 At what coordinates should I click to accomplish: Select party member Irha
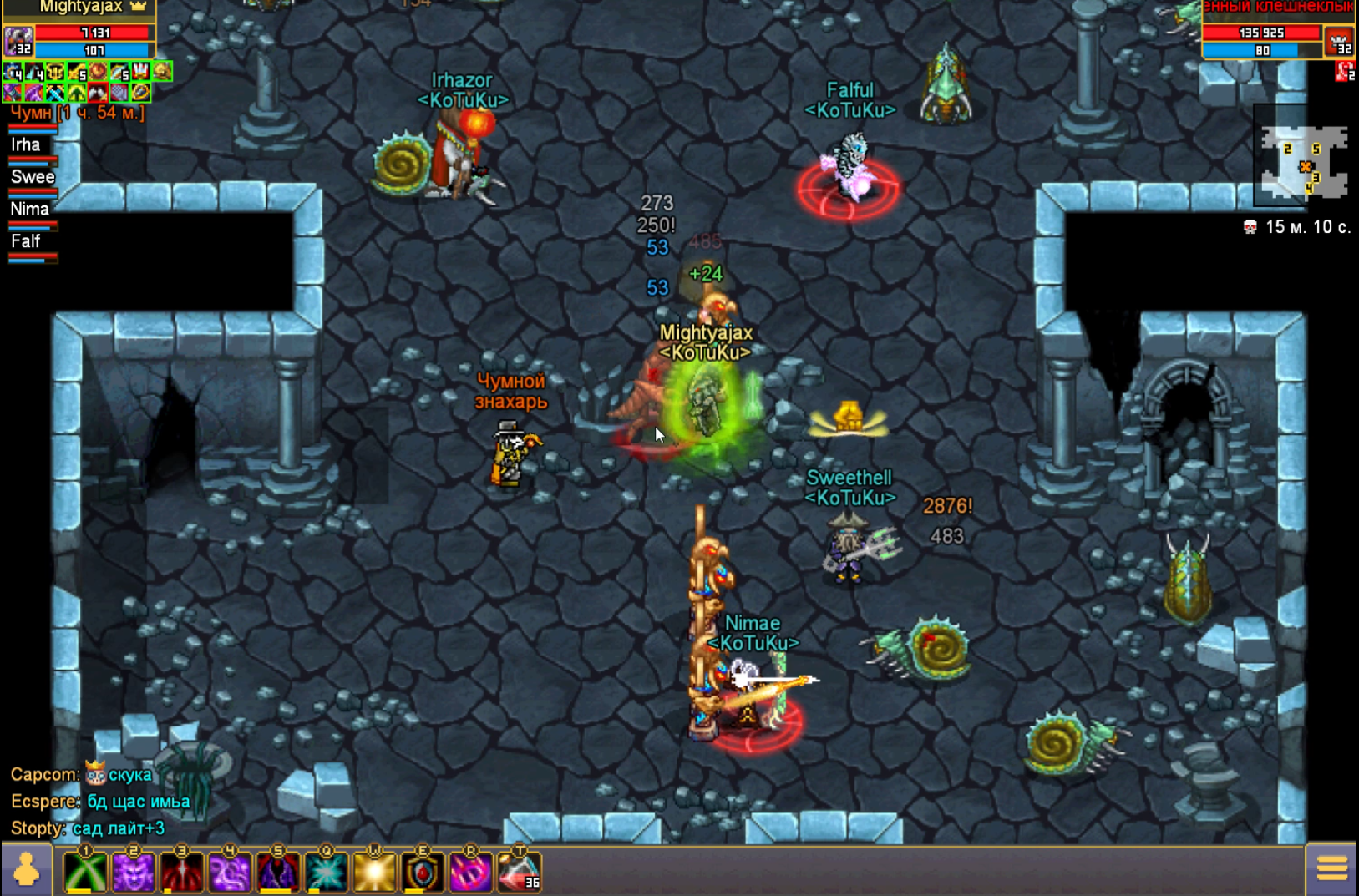(26, 145)
